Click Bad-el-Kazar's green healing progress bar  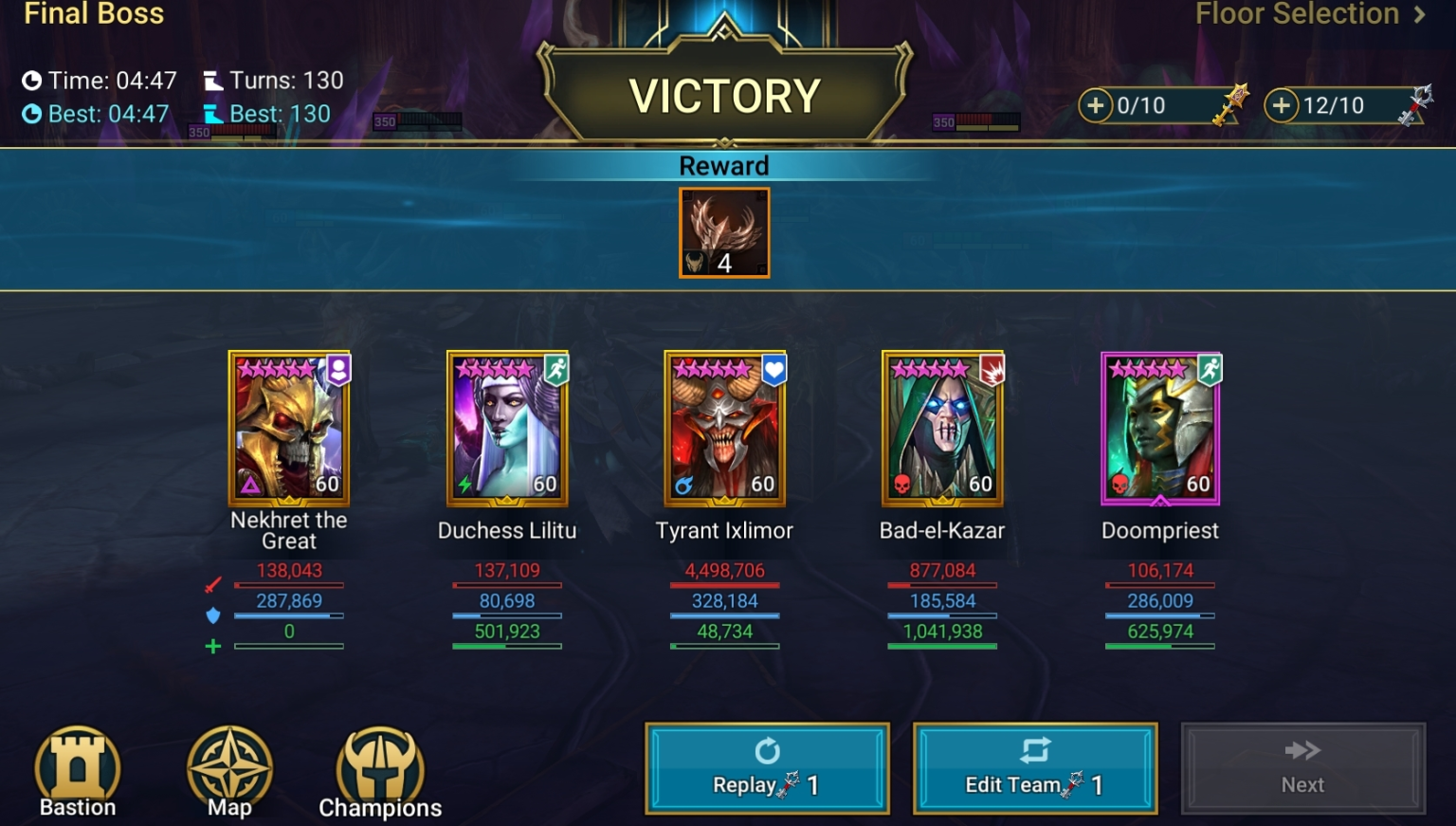942,646
